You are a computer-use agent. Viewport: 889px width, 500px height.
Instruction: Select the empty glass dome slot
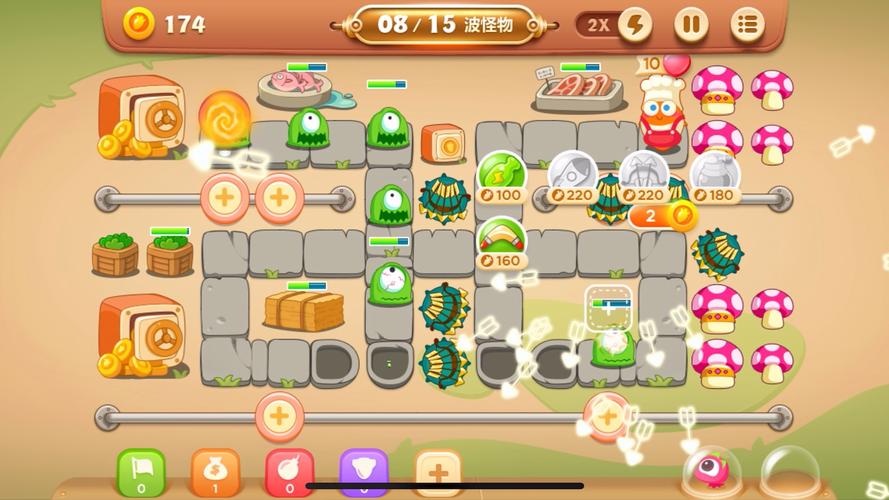point(787,471)
